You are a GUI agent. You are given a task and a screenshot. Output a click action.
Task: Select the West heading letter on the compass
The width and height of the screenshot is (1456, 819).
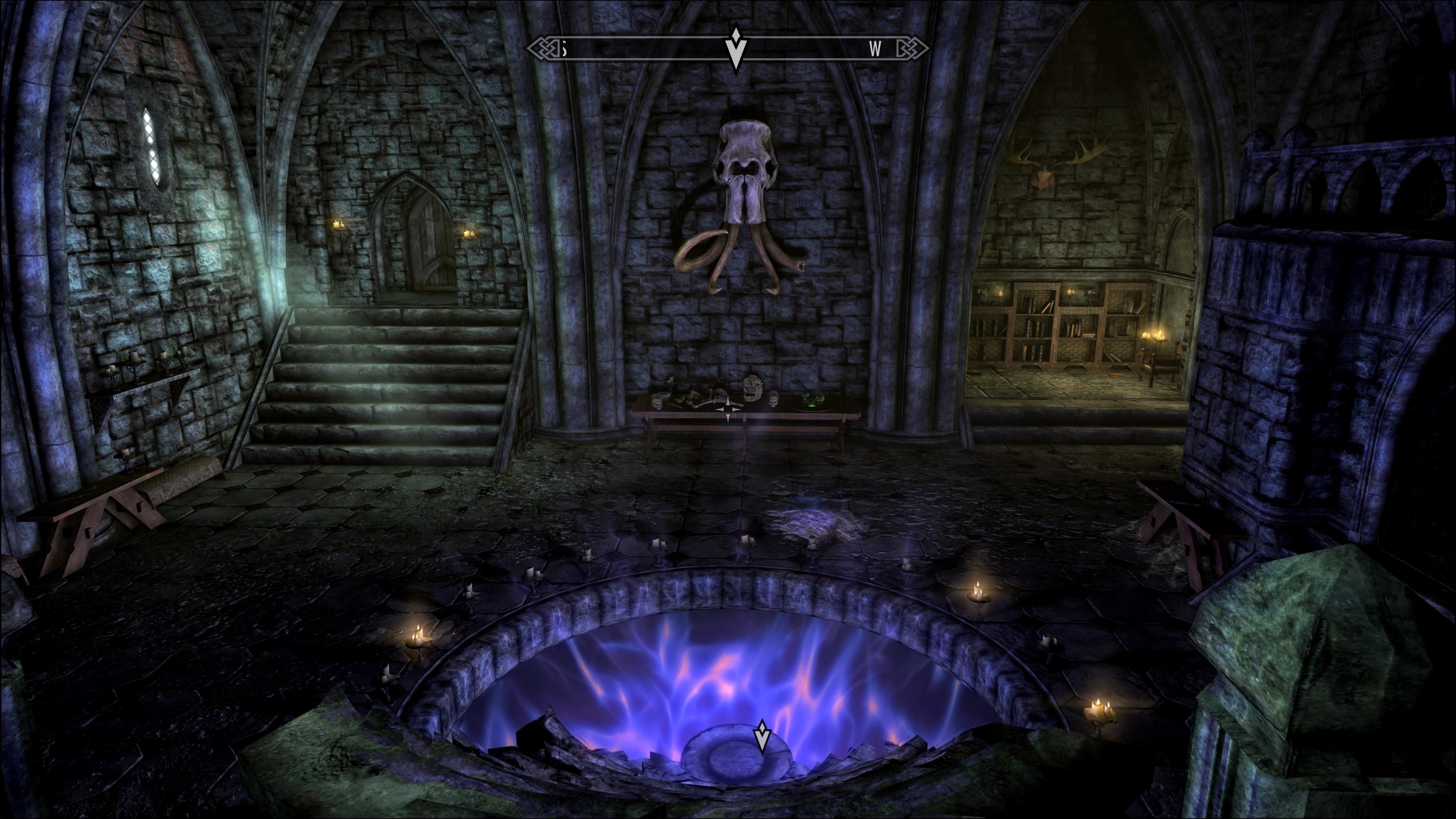(875, 50)
